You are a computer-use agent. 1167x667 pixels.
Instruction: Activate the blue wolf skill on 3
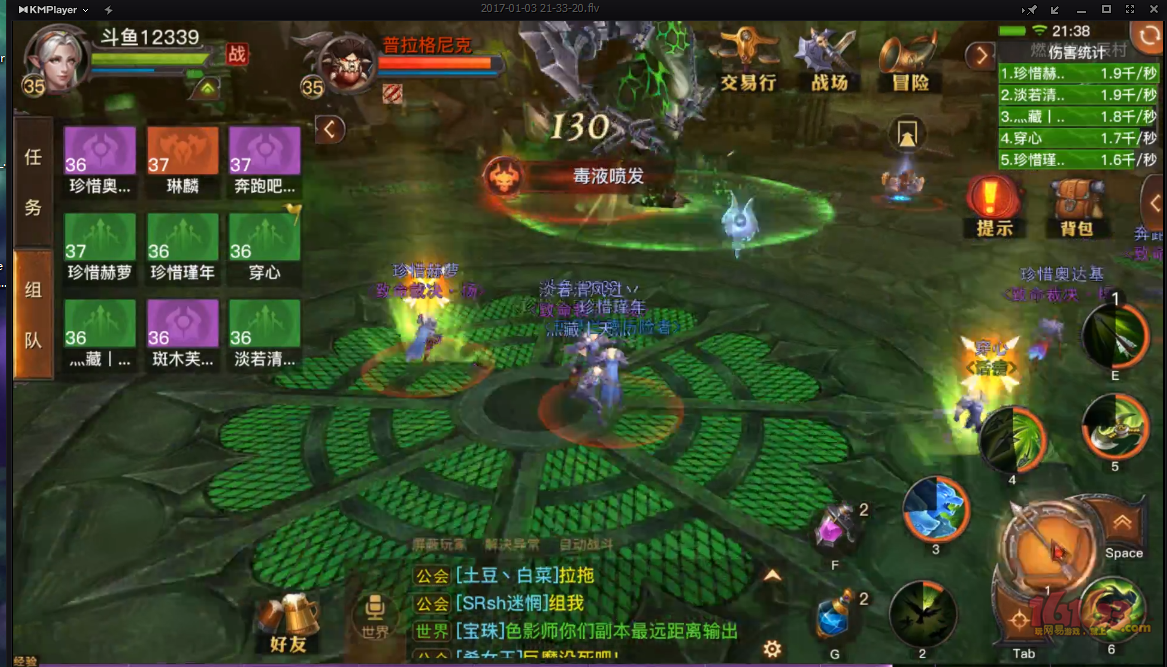(x=937, y=508)
